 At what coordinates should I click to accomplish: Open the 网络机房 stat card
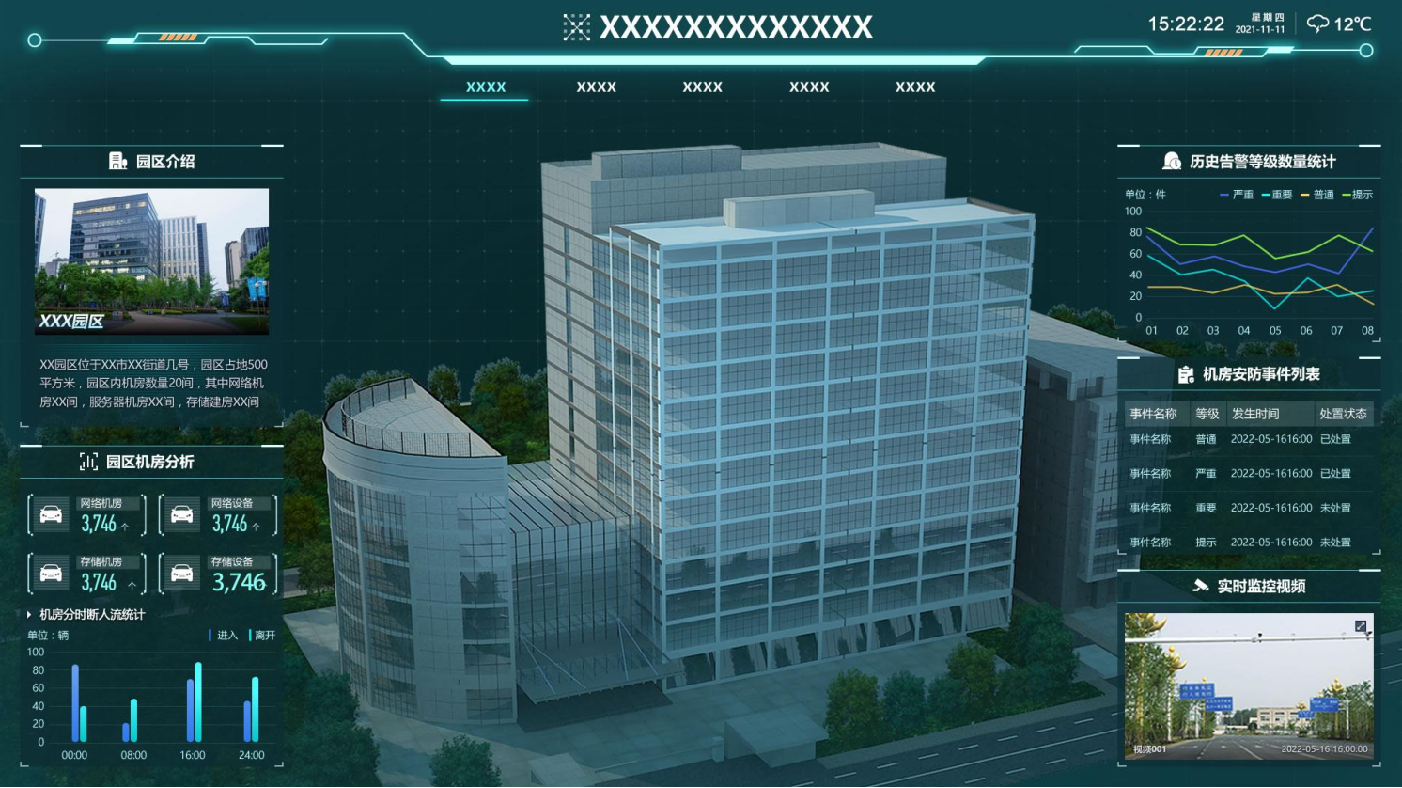[x=87, y=515]
